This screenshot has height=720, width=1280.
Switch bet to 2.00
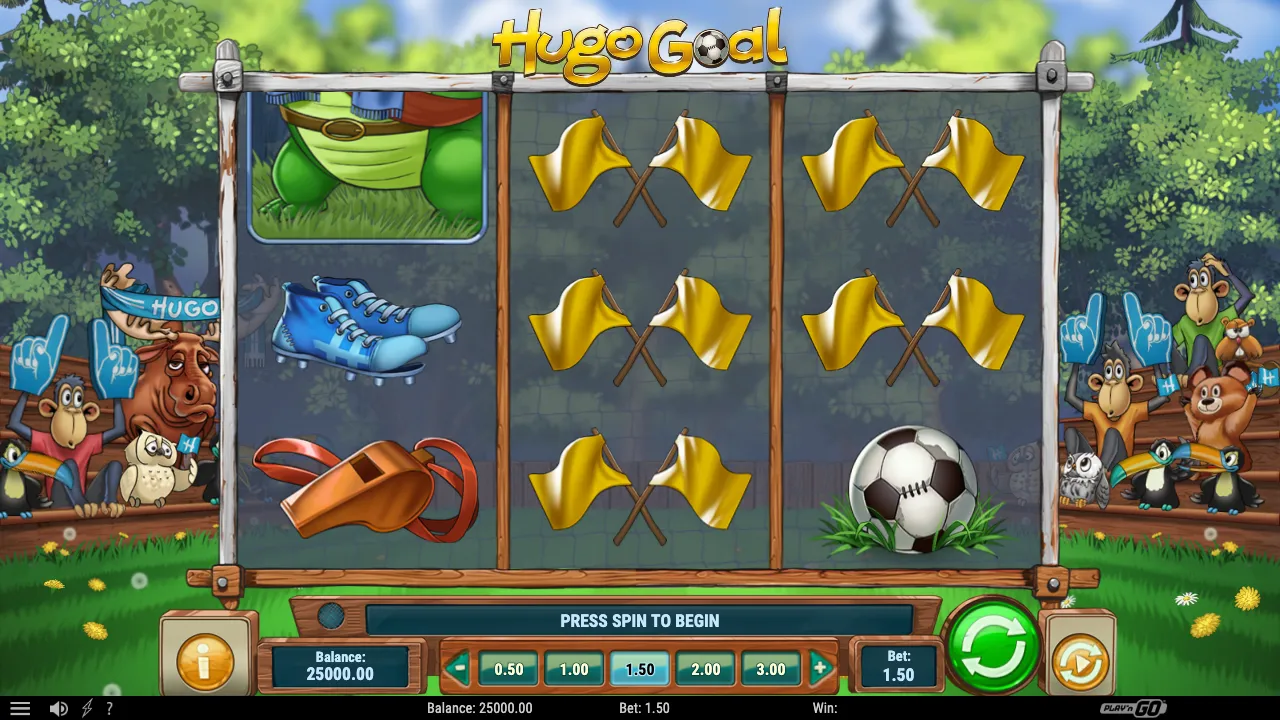pyautogui.click(x=705, y=669)
